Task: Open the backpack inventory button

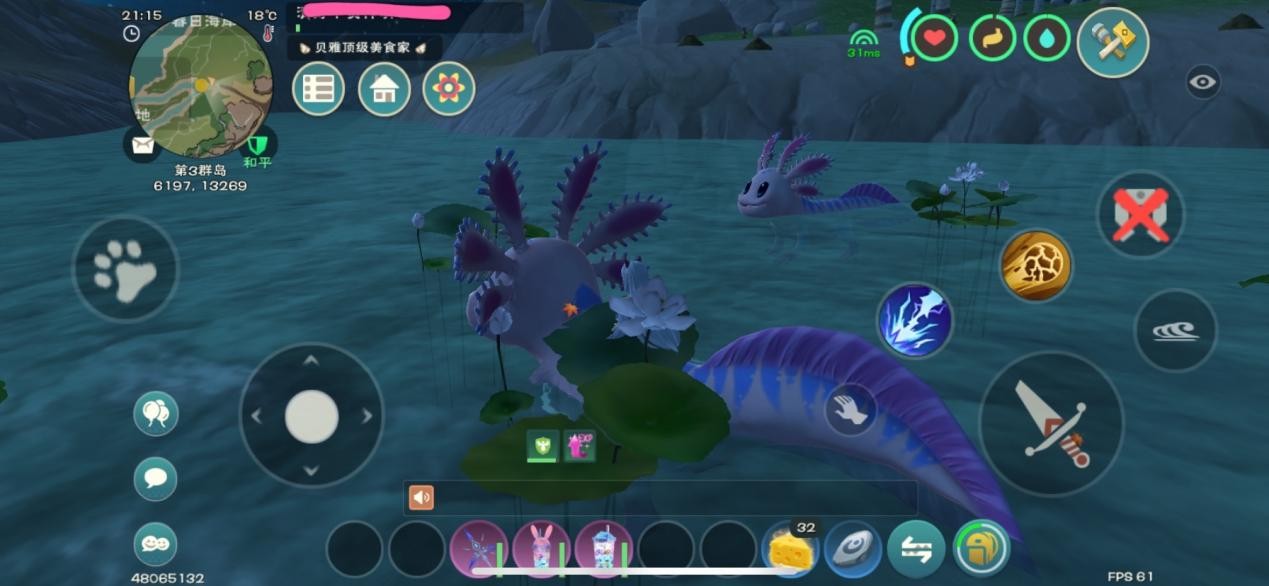Action: click(980, 549)
